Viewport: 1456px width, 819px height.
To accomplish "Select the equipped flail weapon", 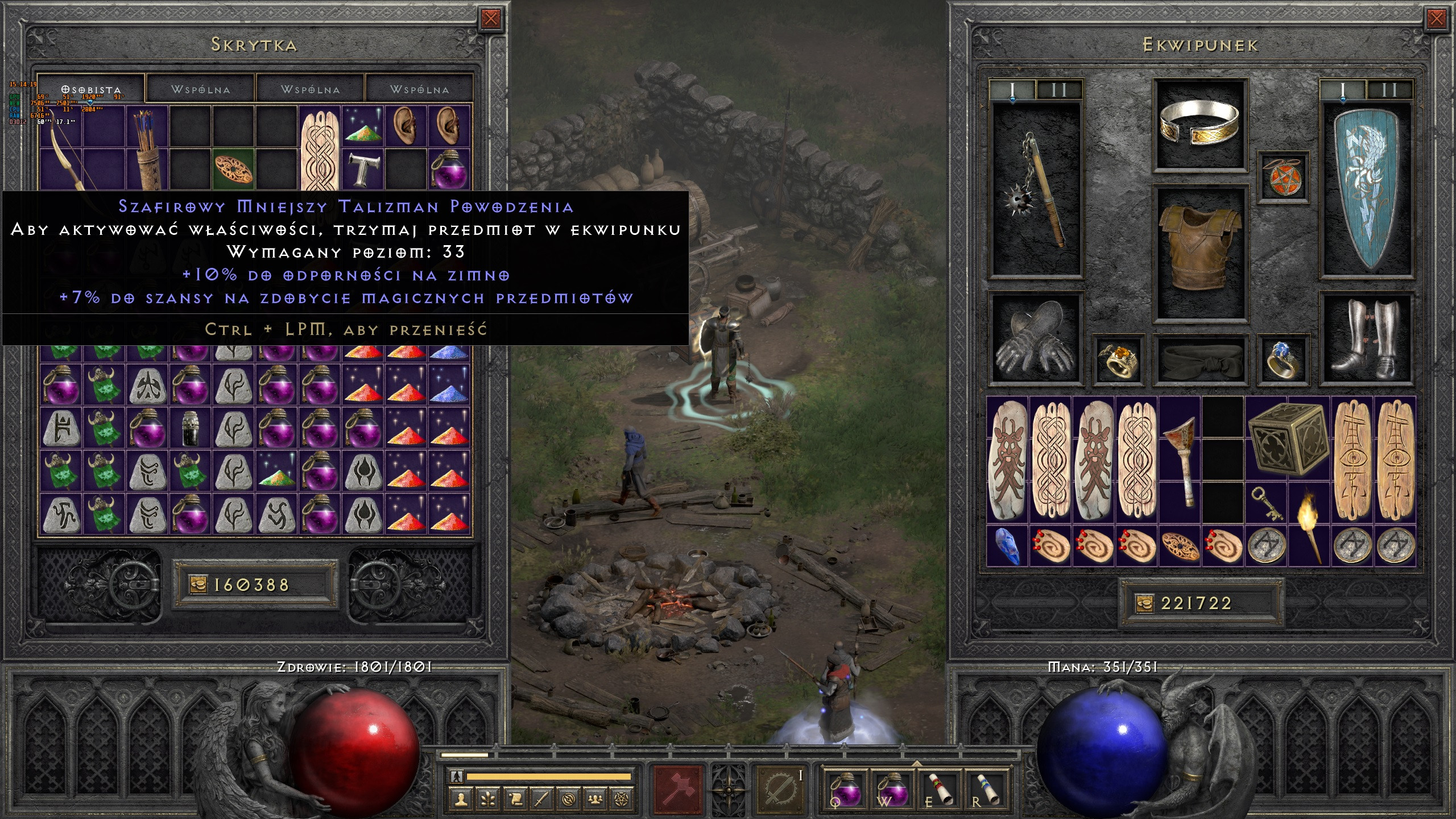I will click(1036, 191).
